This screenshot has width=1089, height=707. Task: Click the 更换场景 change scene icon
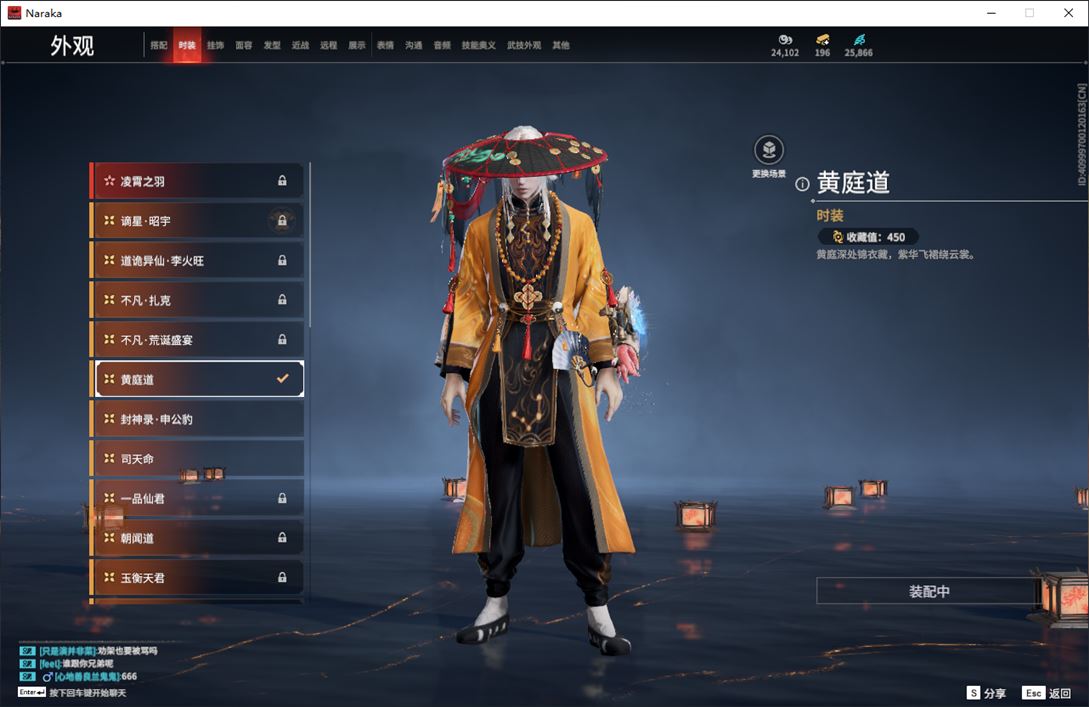pos(768,151)
